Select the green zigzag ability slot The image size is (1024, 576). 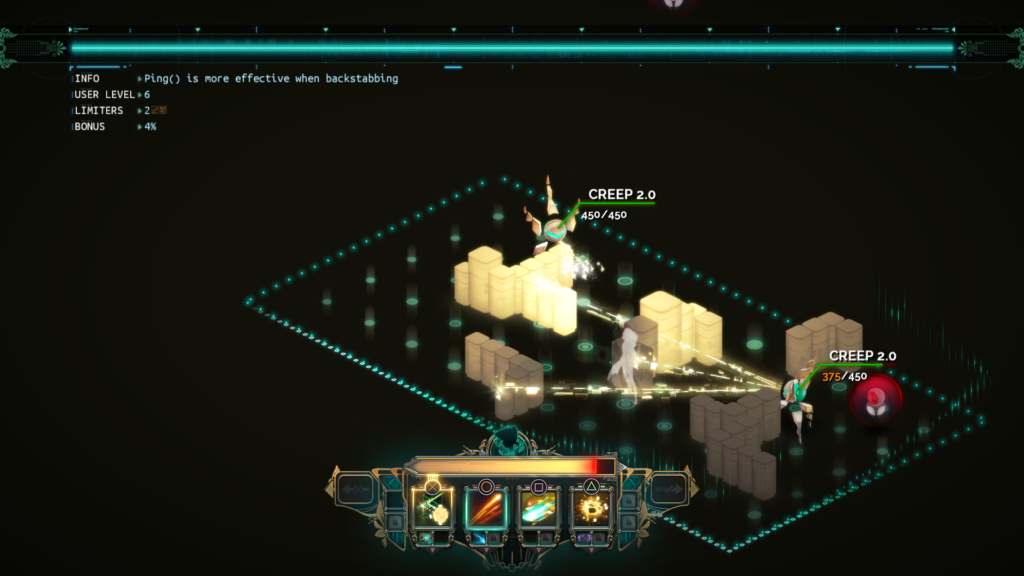(x=432, y=509)
